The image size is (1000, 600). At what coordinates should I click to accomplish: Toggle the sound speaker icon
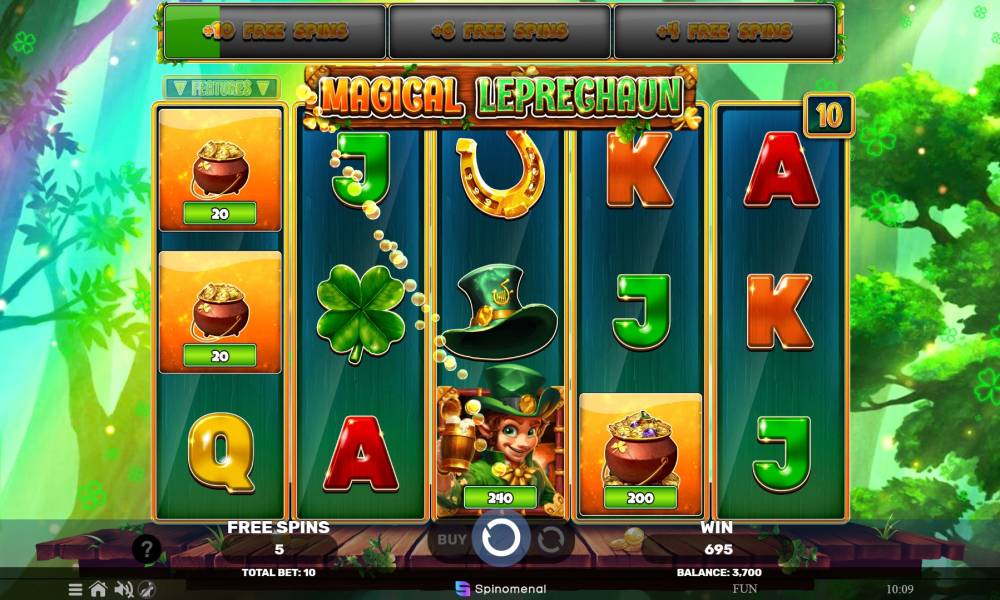point(124,589)
